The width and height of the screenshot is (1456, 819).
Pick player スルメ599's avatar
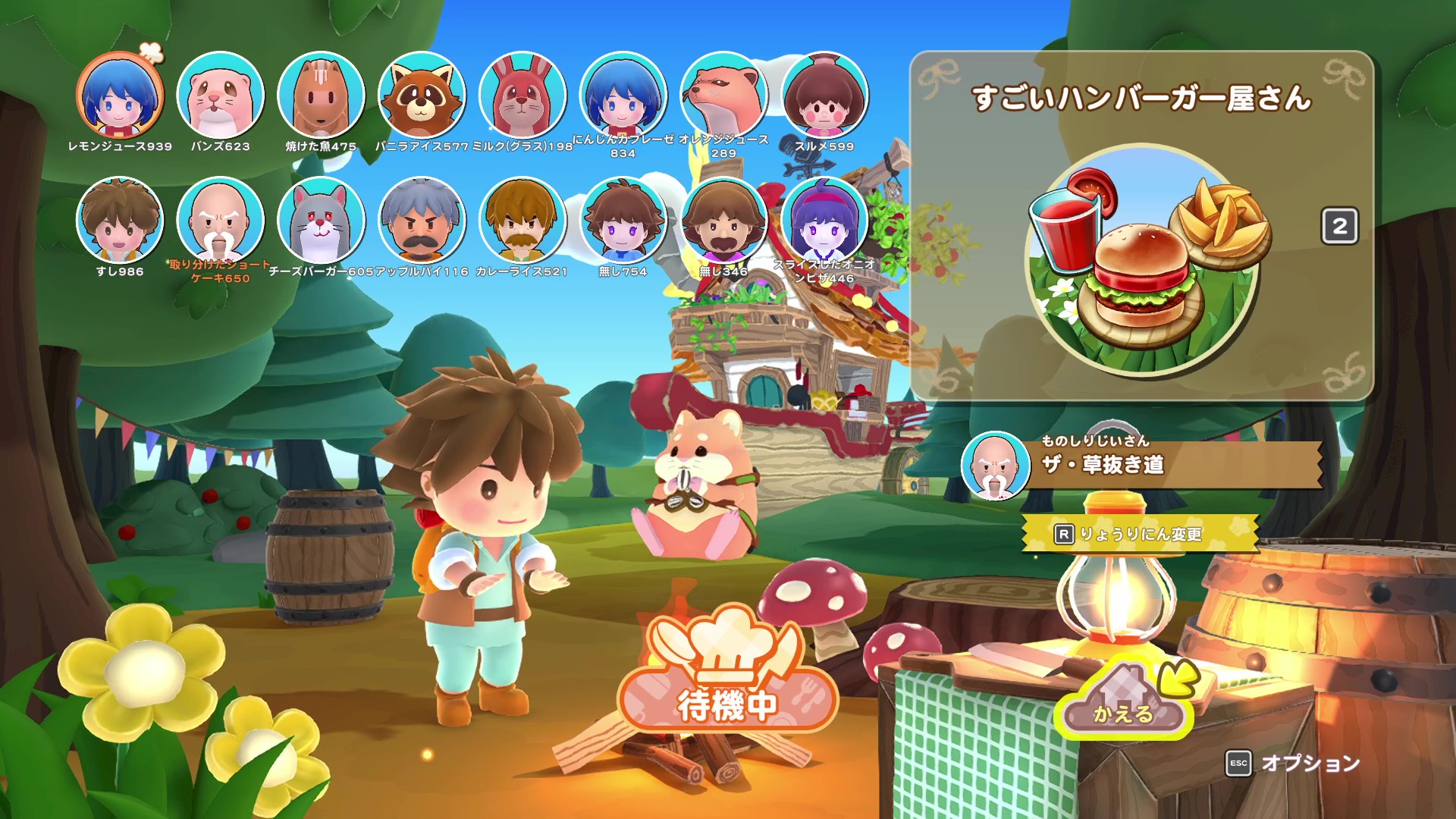[824, 96]
